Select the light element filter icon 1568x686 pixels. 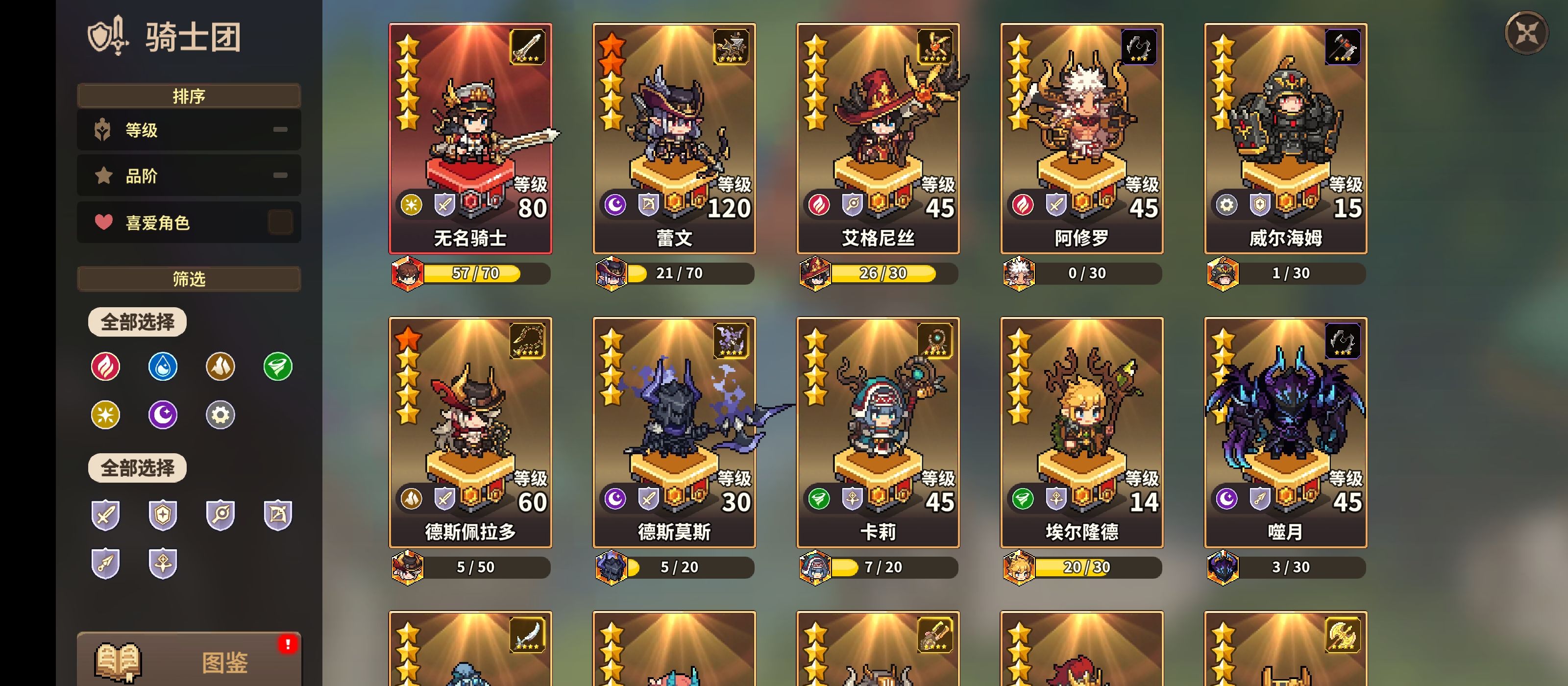coord(105,415)
